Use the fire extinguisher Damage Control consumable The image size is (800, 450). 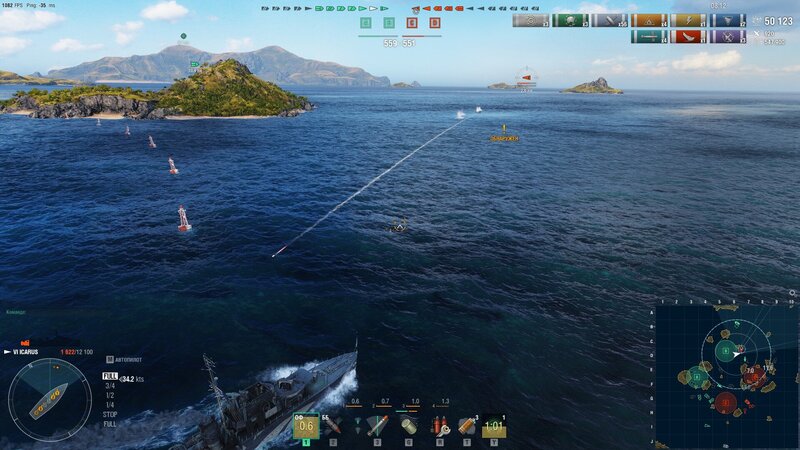(438, 426)
